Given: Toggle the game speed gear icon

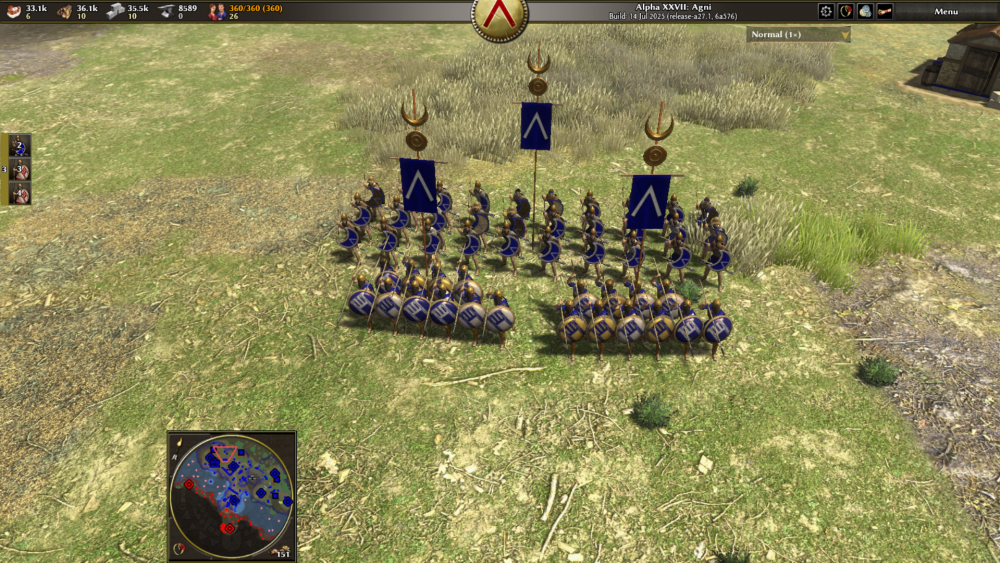Looking at the screenshot, I should tap(826, 11).
